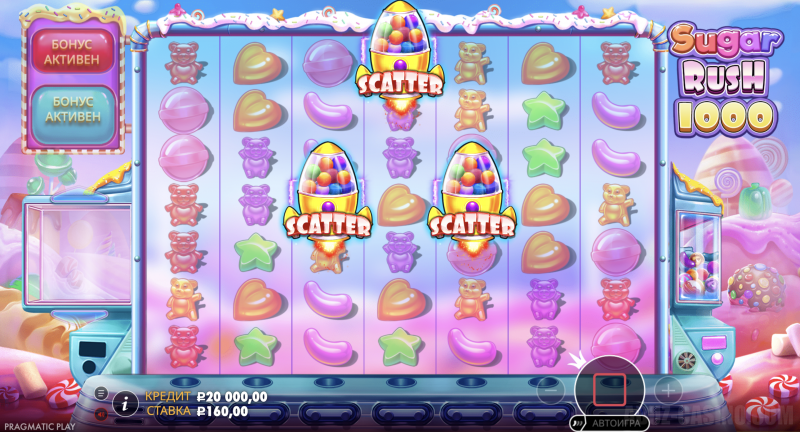
Task: Open the «Автоигра» autoplay options
Action: click(x=609, y=423)
